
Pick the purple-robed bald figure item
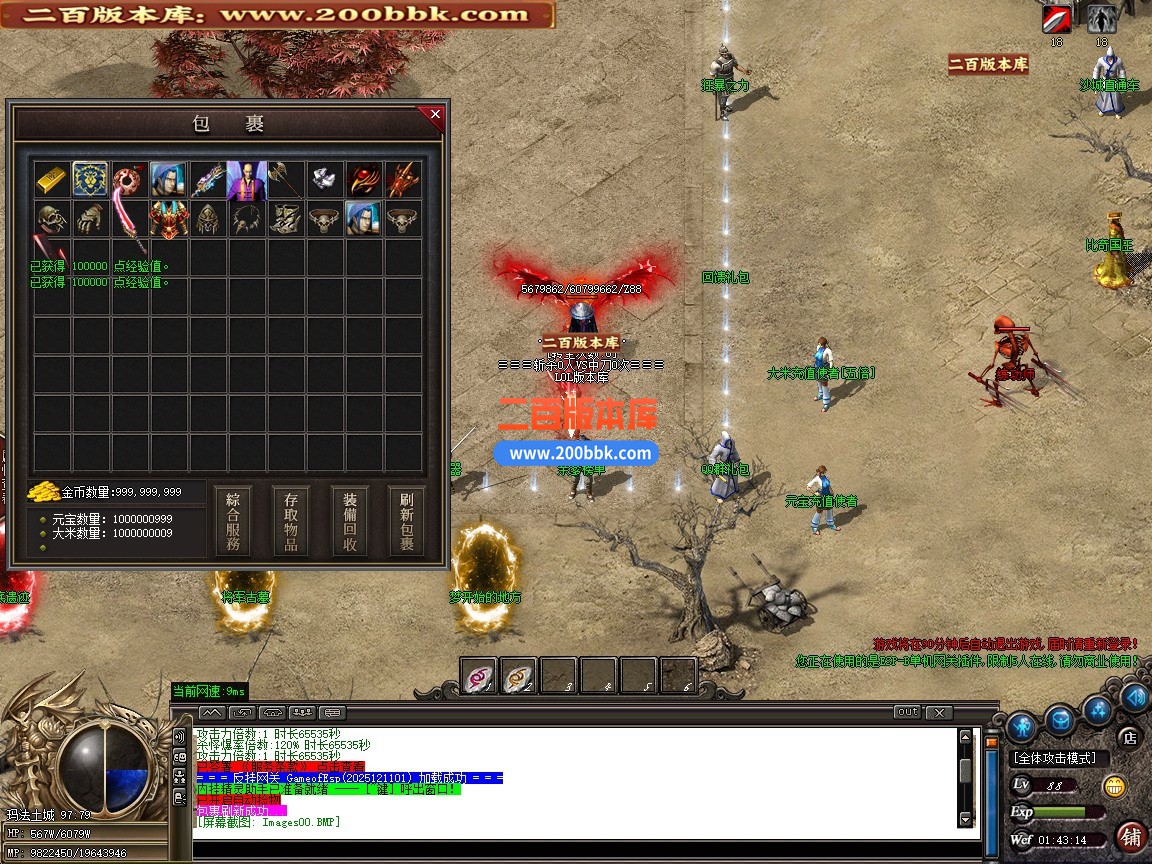pos(247,180)
